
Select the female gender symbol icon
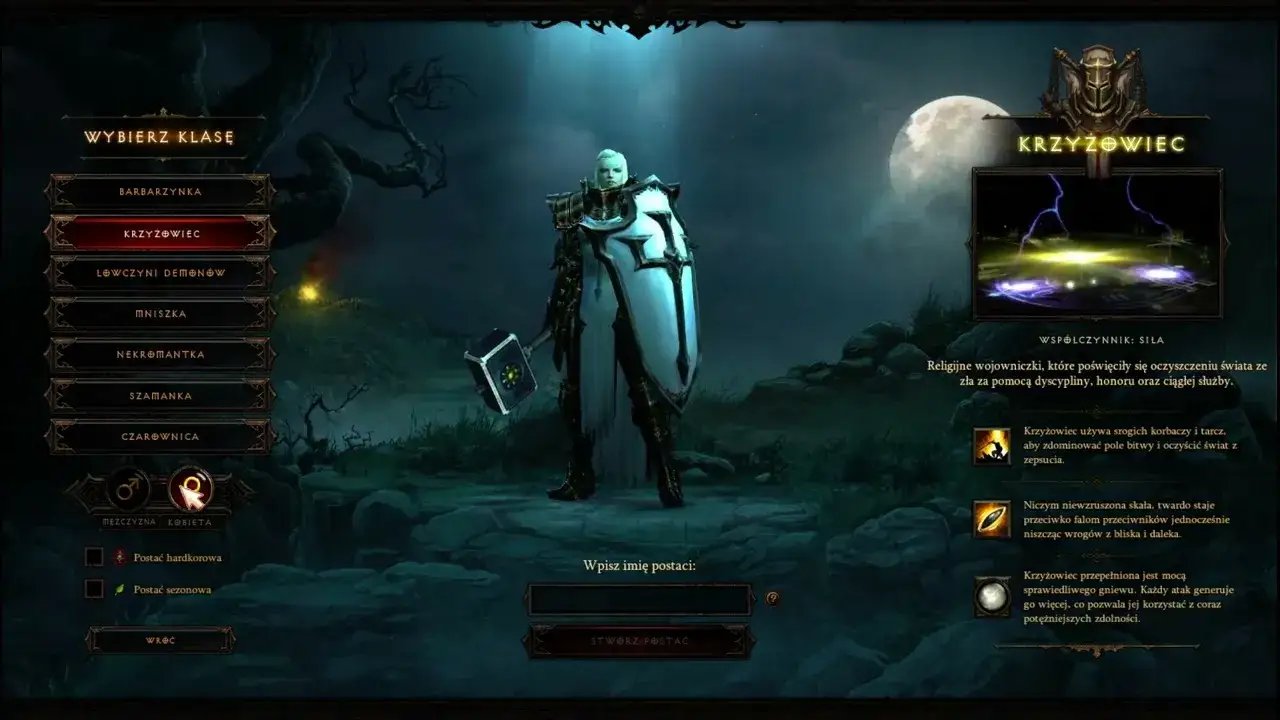pyautogui.click(x=191, y=491)
